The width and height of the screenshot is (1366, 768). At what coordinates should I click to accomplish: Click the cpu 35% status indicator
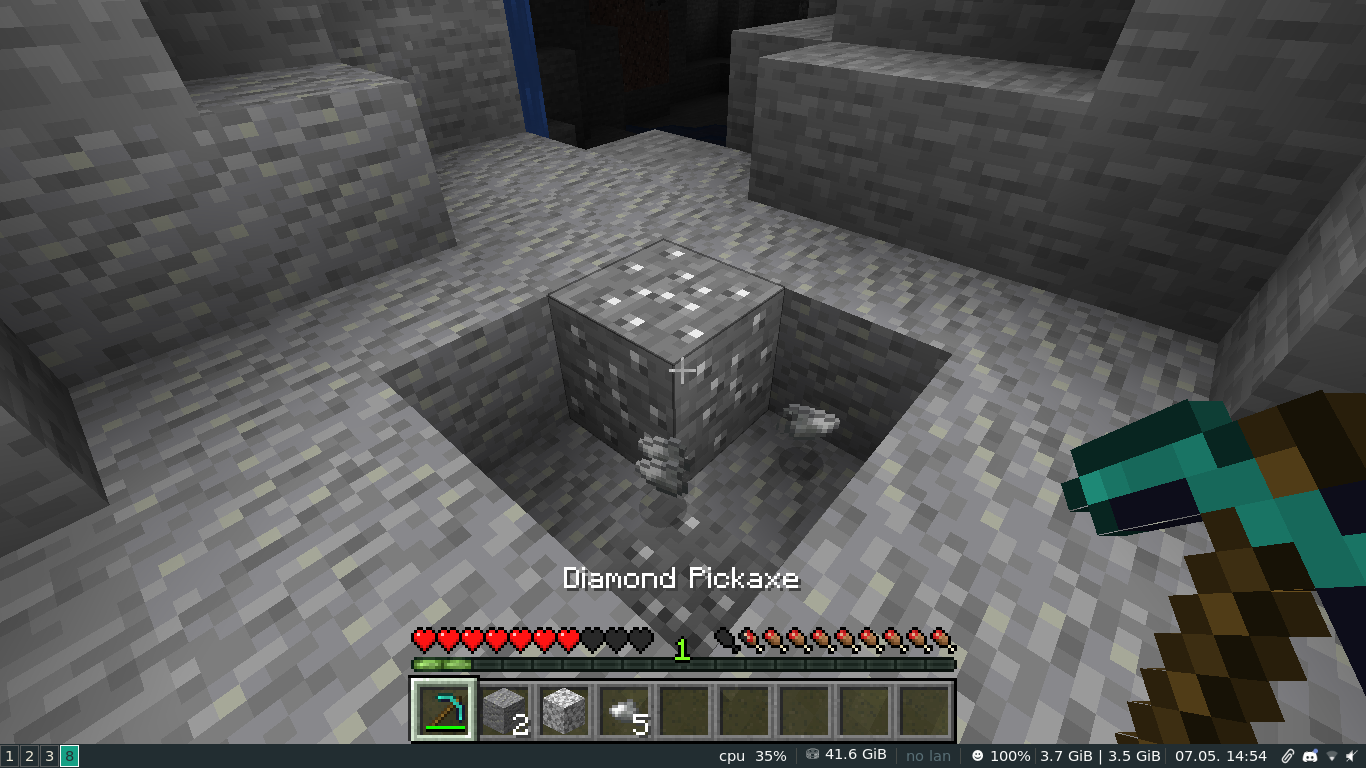[751, 757]
